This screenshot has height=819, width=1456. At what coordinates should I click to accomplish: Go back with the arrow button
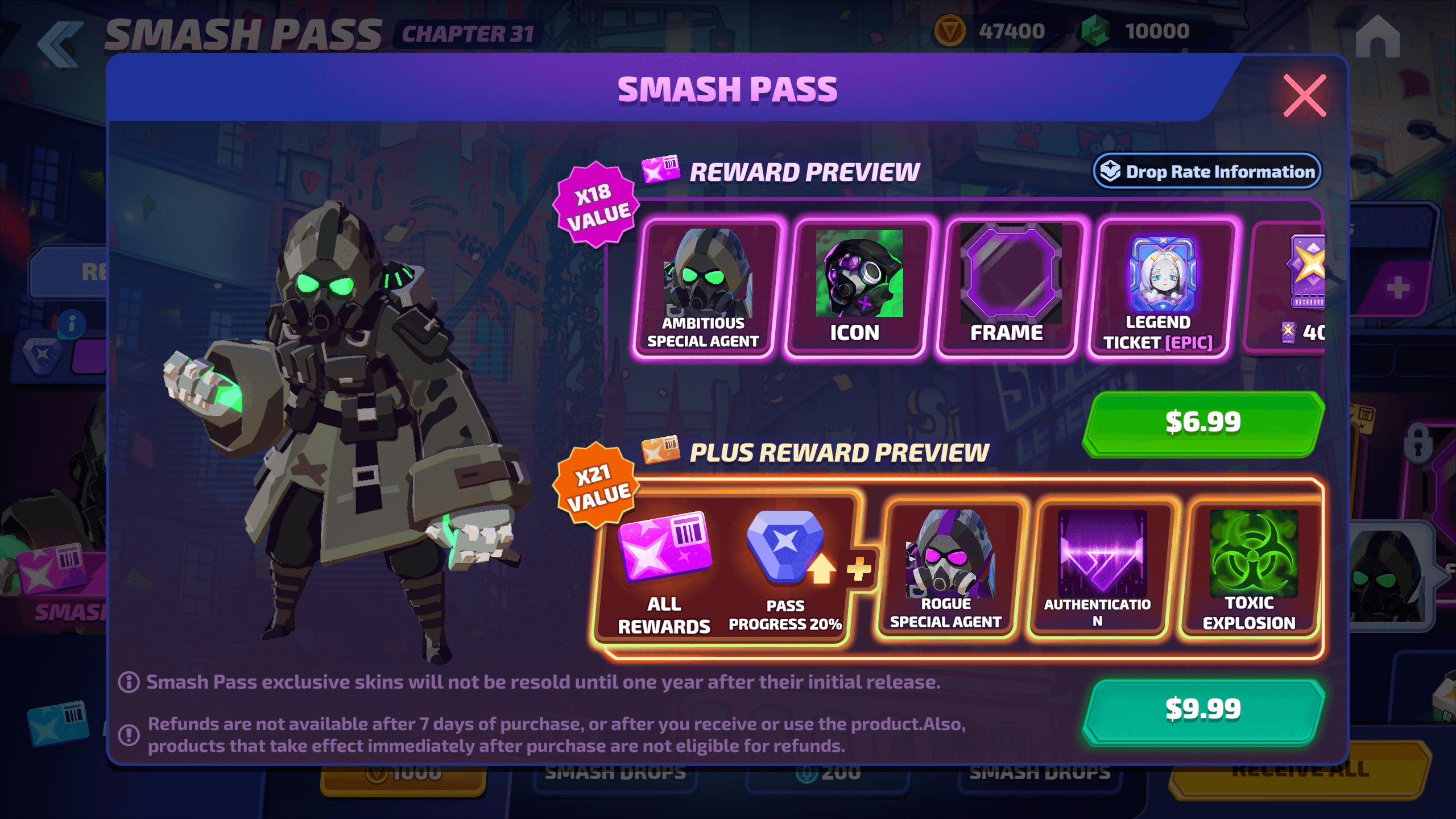60,43
